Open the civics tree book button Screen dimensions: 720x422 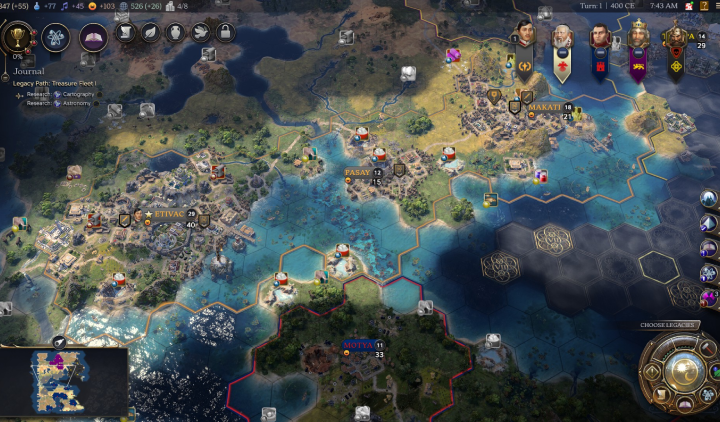94,37
